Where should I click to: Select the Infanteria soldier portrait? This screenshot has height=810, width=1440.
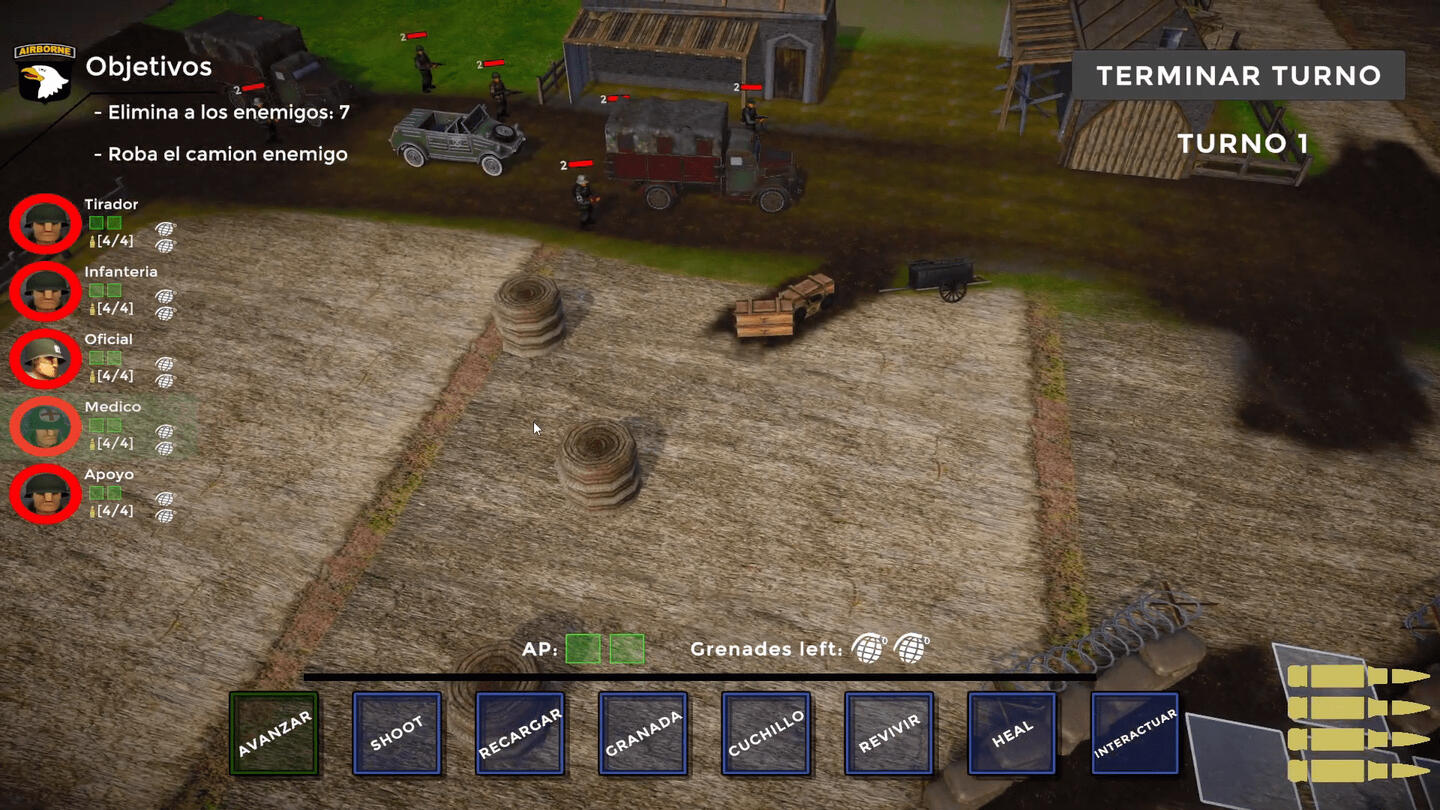point(45,291)
